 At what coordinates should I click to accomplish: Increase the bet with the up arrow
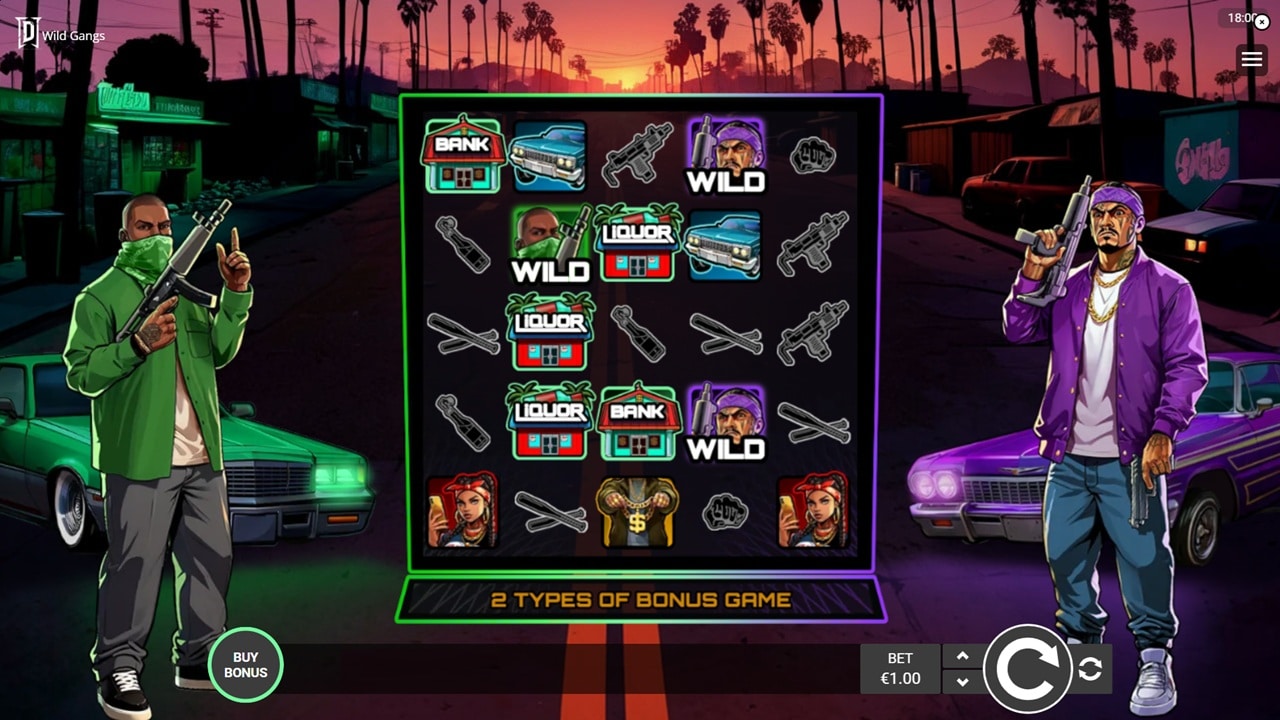(x=962, y=656)
